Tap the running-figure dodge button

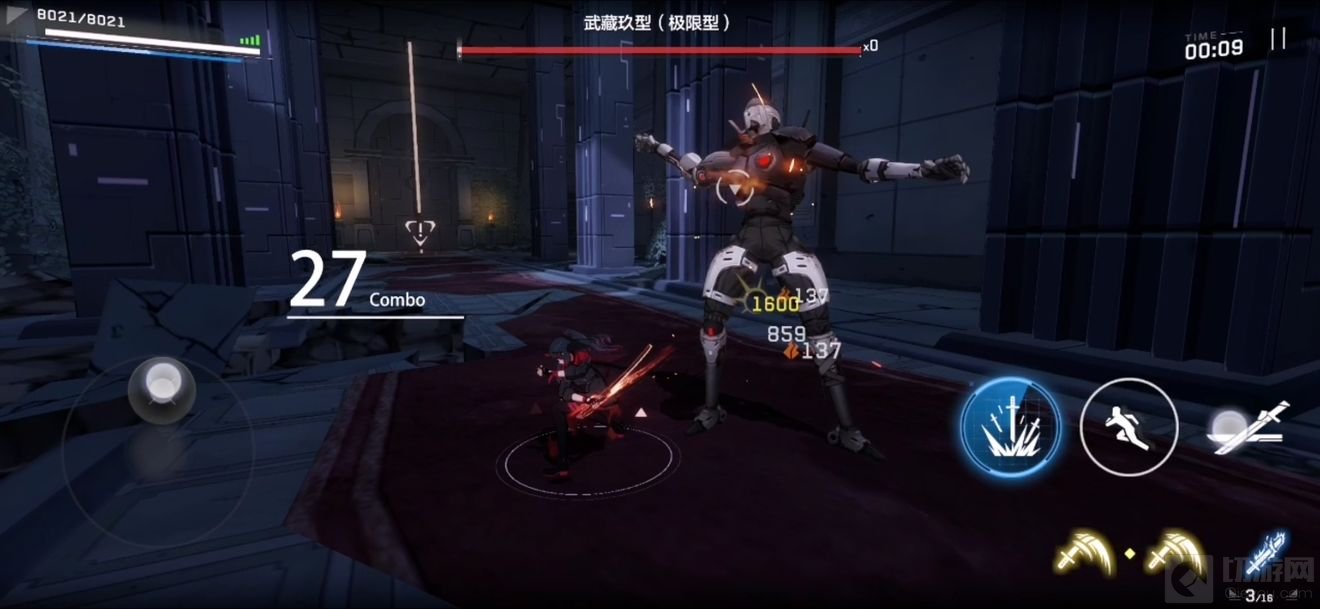click(1129, 427)
